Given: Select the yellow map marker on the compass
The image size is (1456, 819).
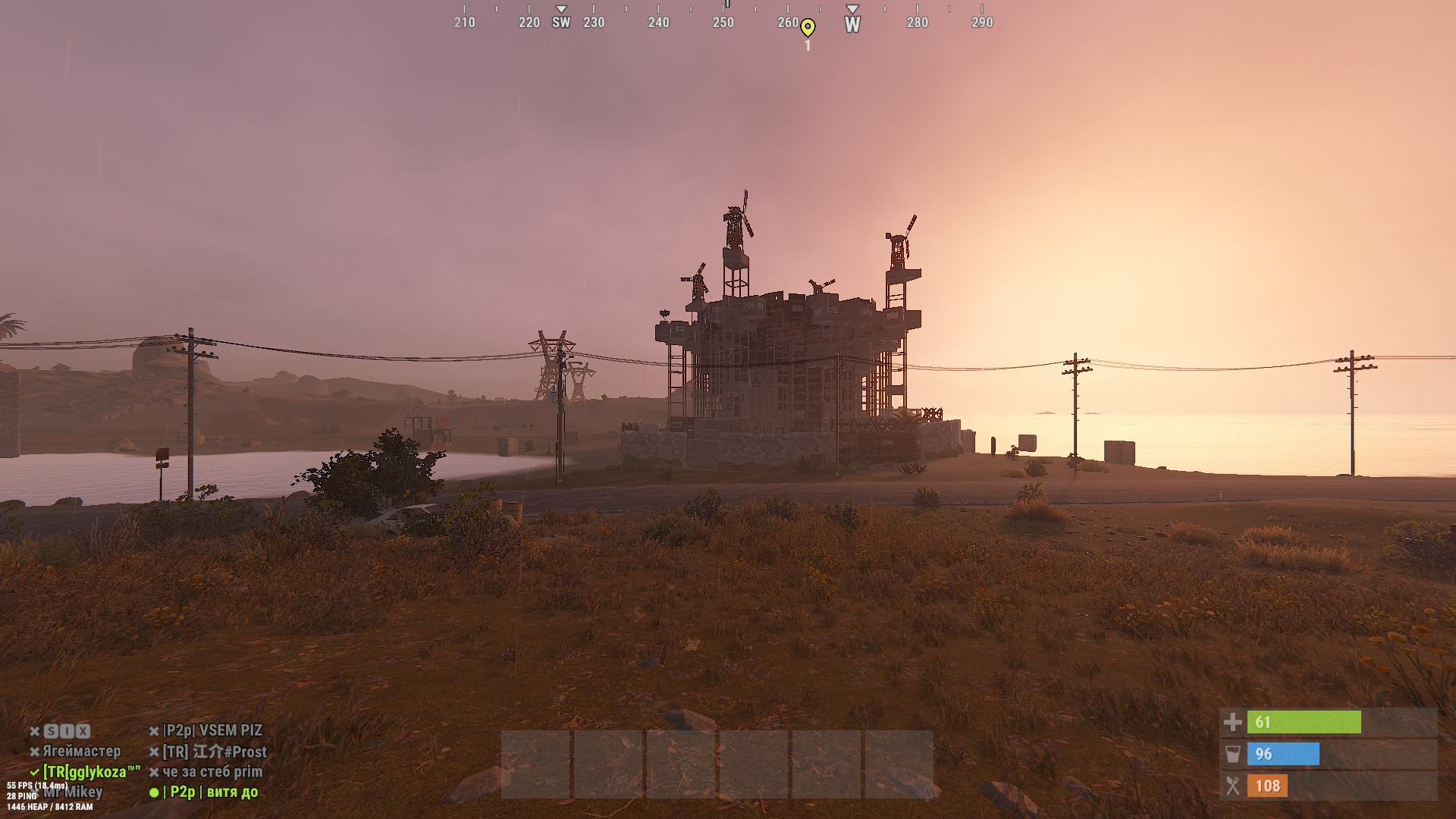Looking at the screenshot, I should (808, 28).
